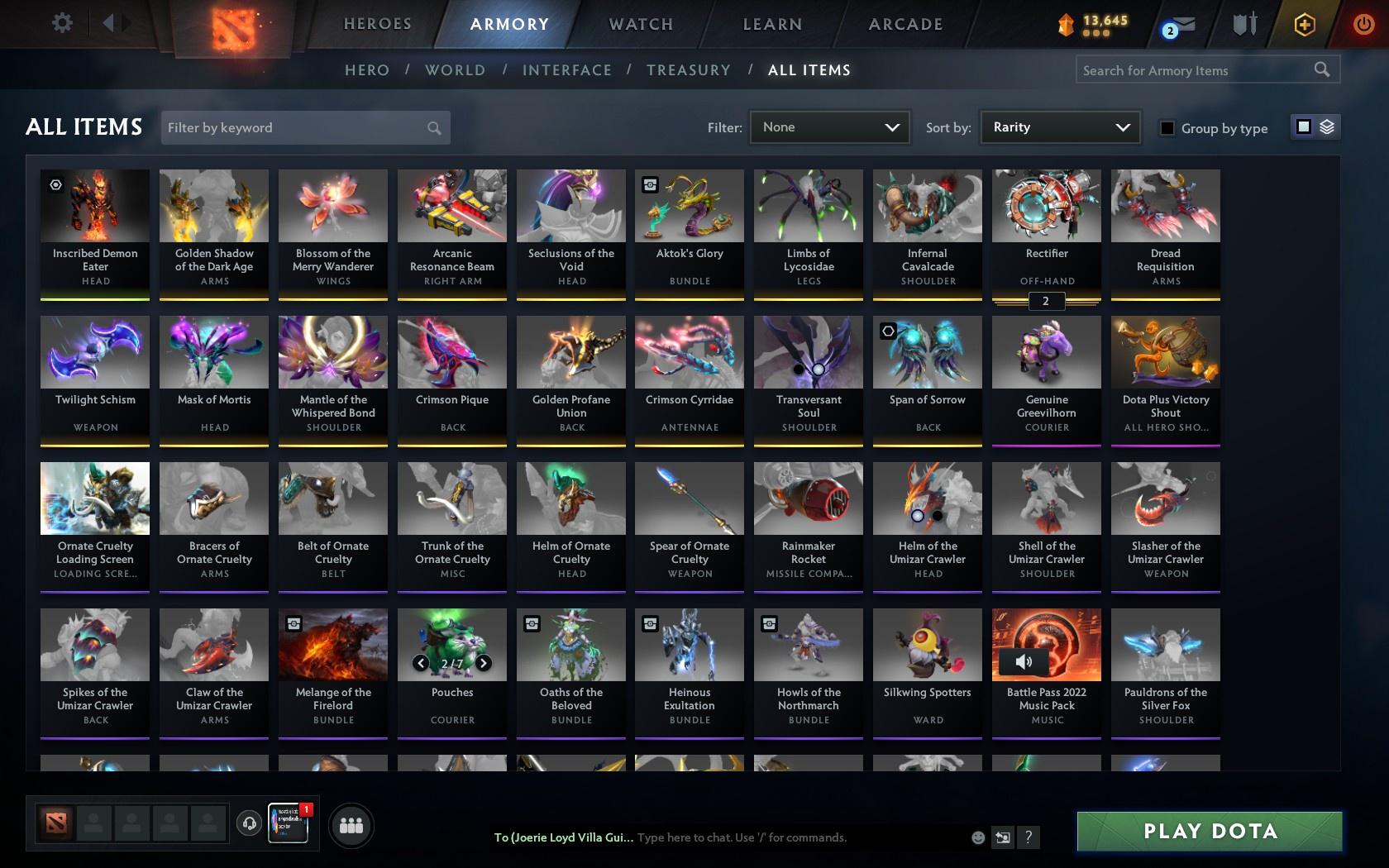Screen dimensions: 1389x868
Task: Click the question mark help button near chat
Action: pos(1028,837)
